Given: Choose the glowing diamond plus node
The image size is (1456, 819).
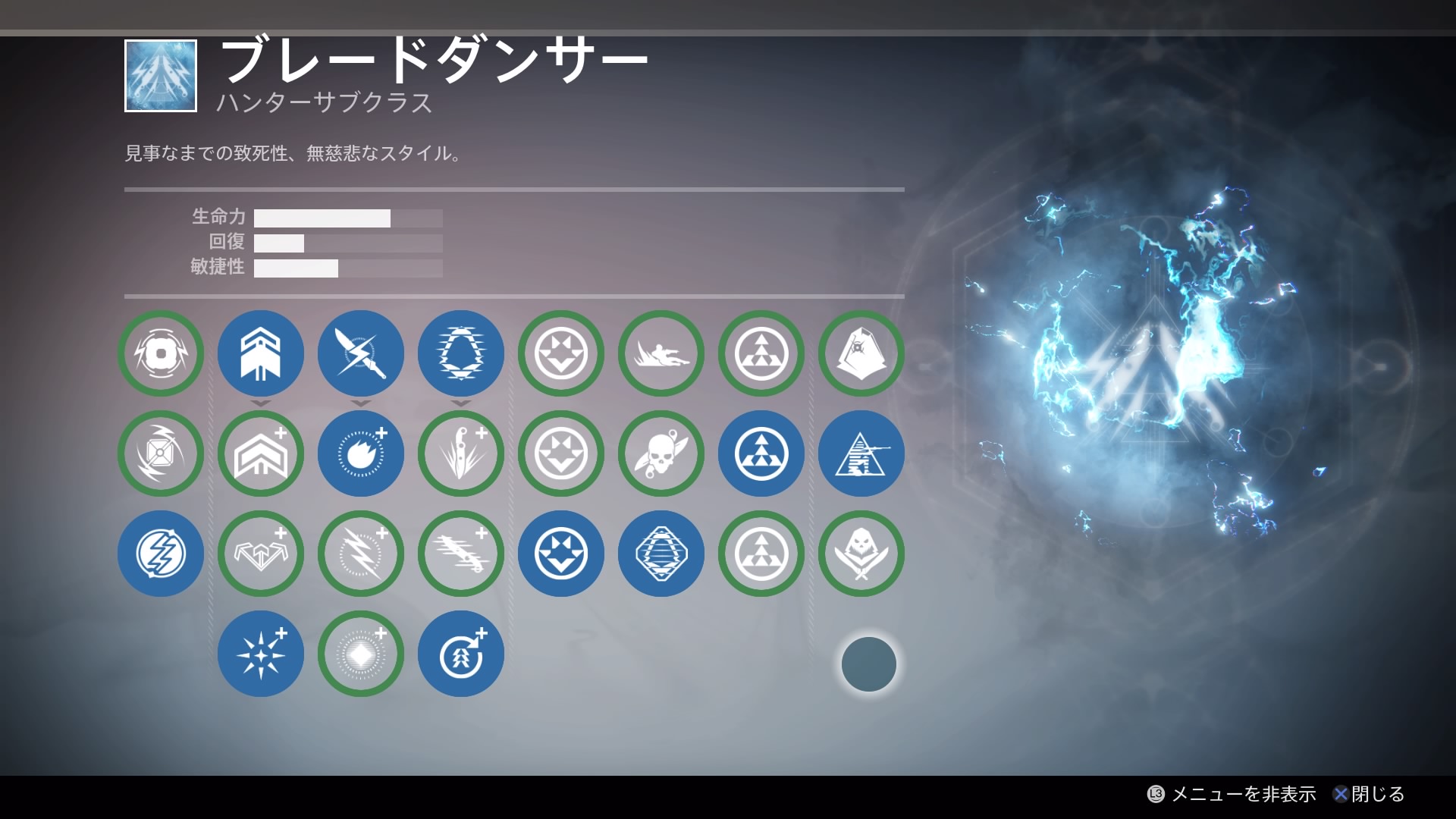Looking at the screenshot, I should click(x=361, y=654).
